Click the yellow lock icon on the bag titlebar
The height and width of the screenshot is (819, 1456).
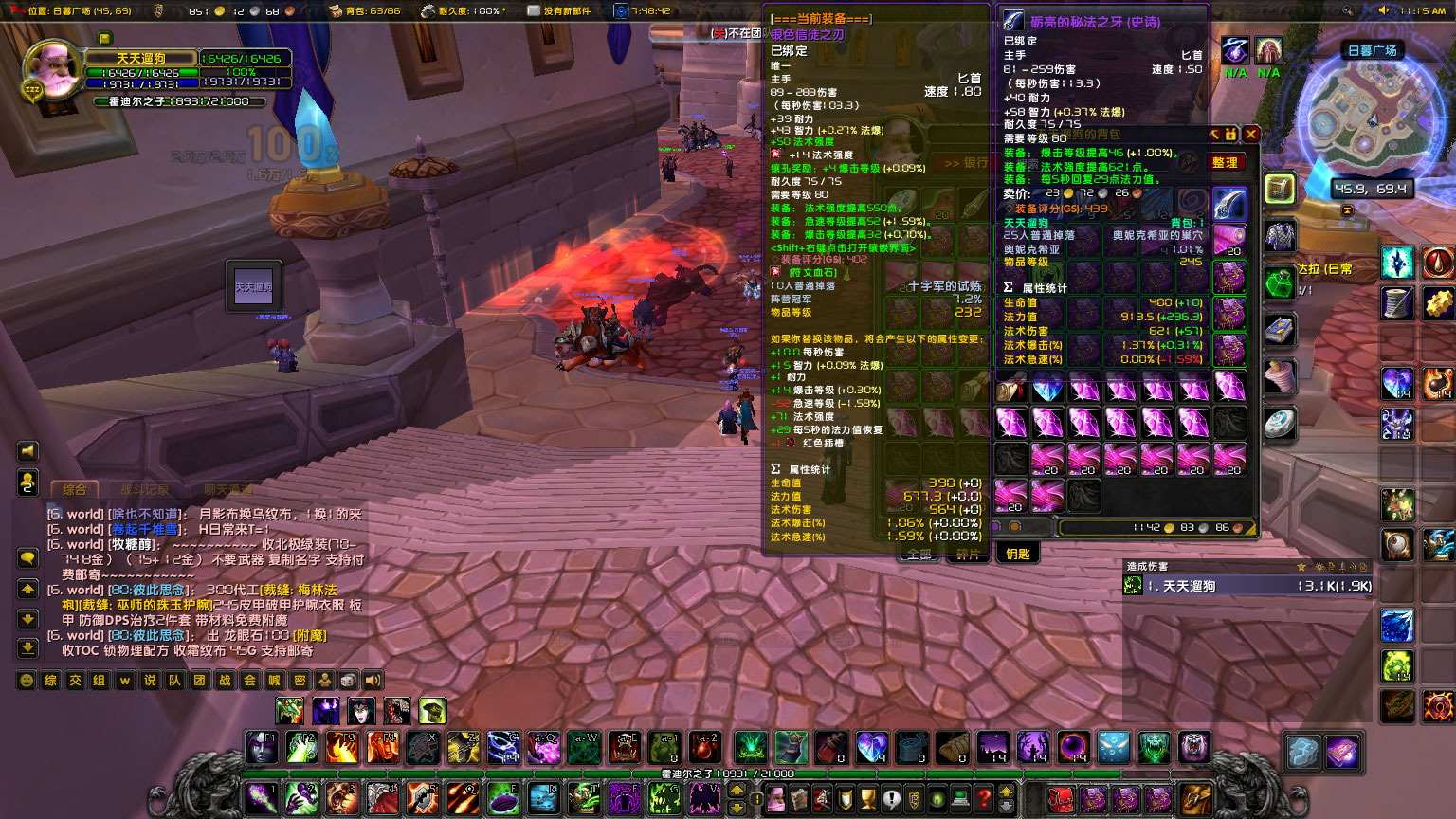(x=1230, y=134)
